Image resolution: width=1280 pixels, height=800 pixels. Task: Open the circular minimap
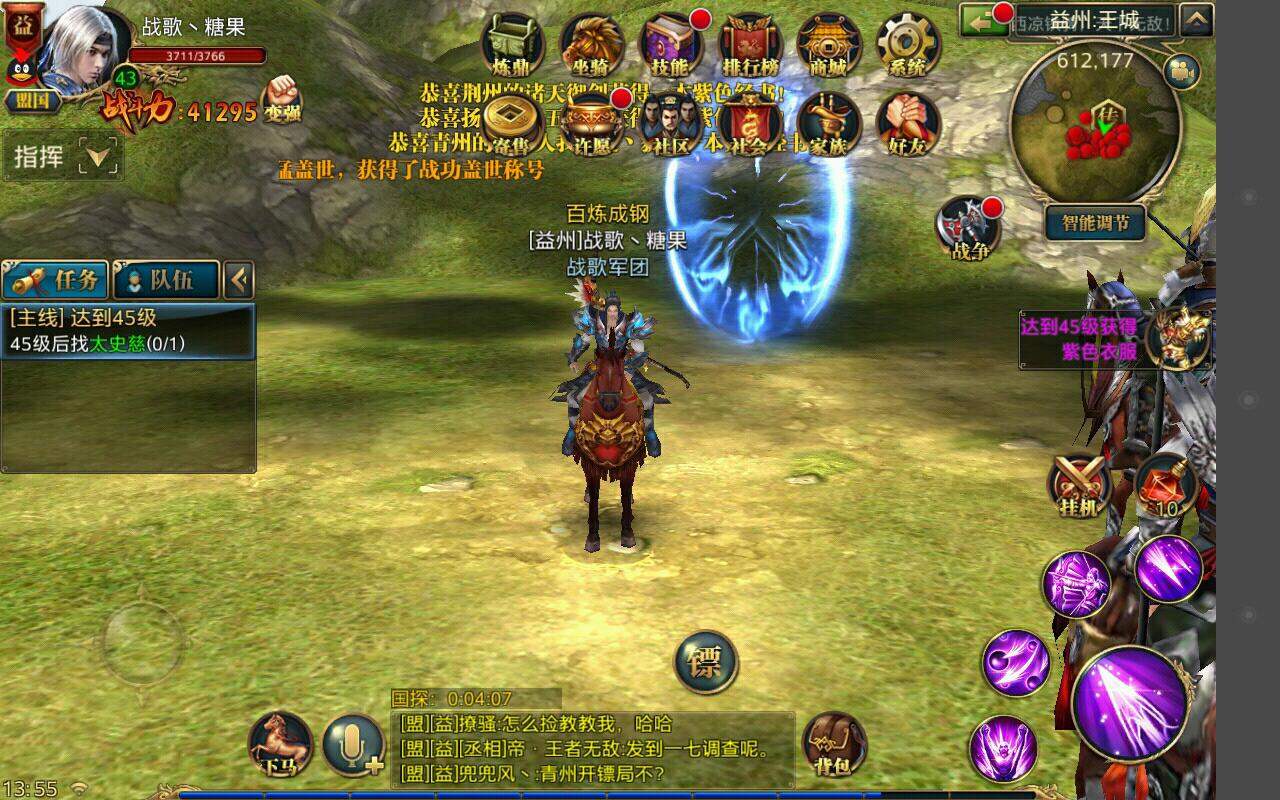(x=1096, y=125)
